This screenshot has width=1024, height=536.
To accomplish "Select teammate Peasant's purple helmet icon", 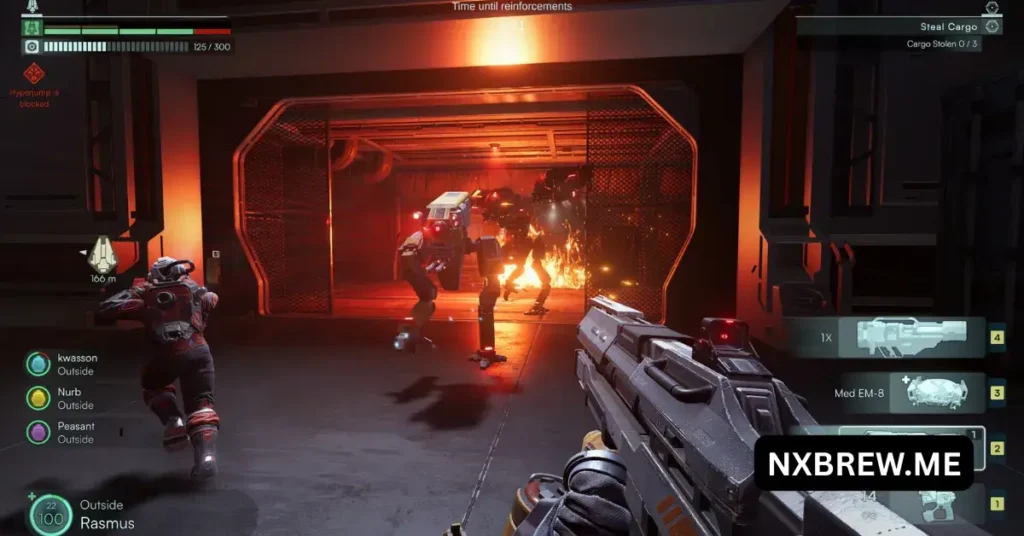I will (38, 432).
